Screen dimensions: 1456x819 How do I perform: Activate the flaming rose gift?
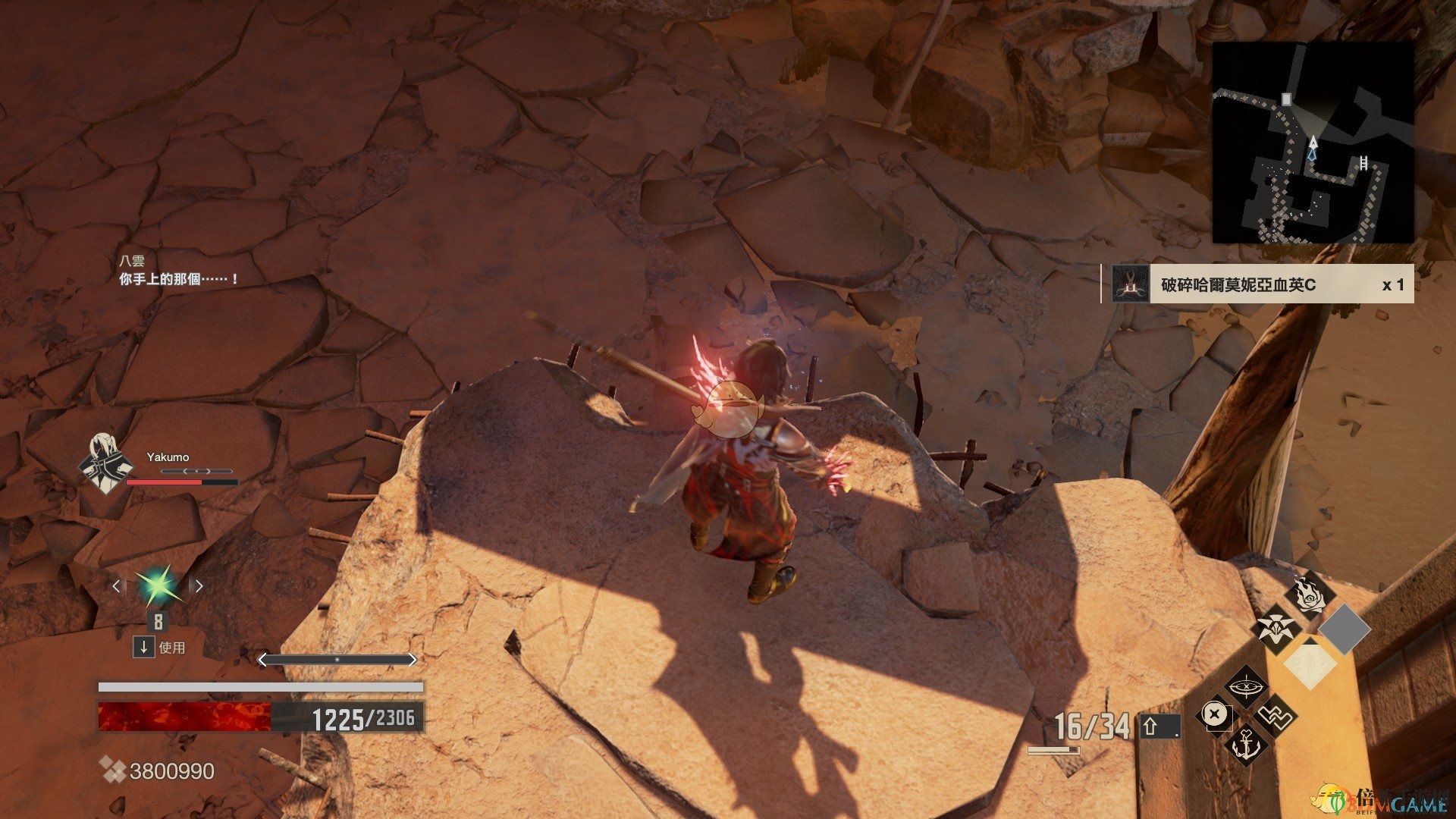pos(1310,595)
